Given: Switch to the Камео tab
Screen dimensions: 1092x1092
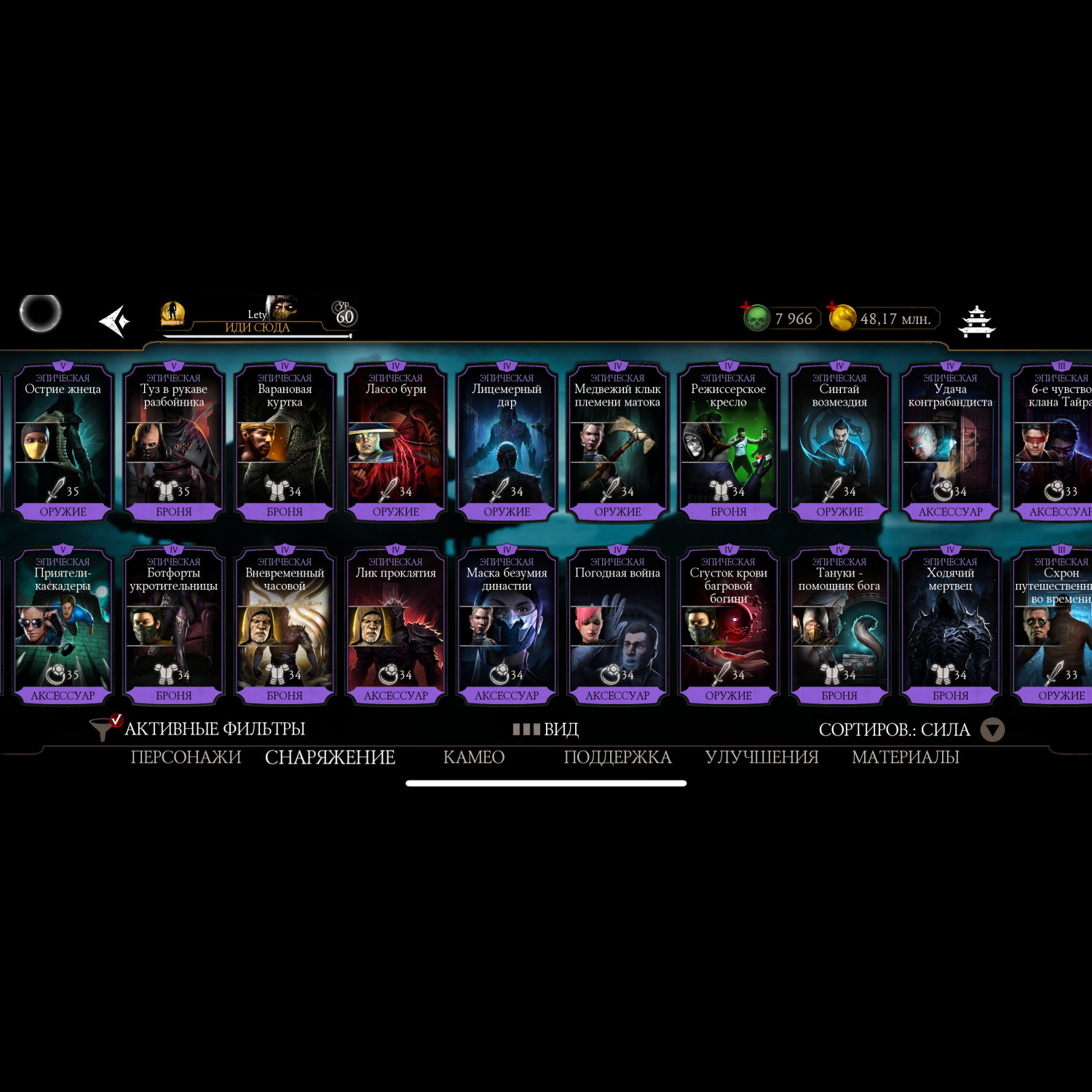Looking at the screenshot, I should click(x=474, y=757).
